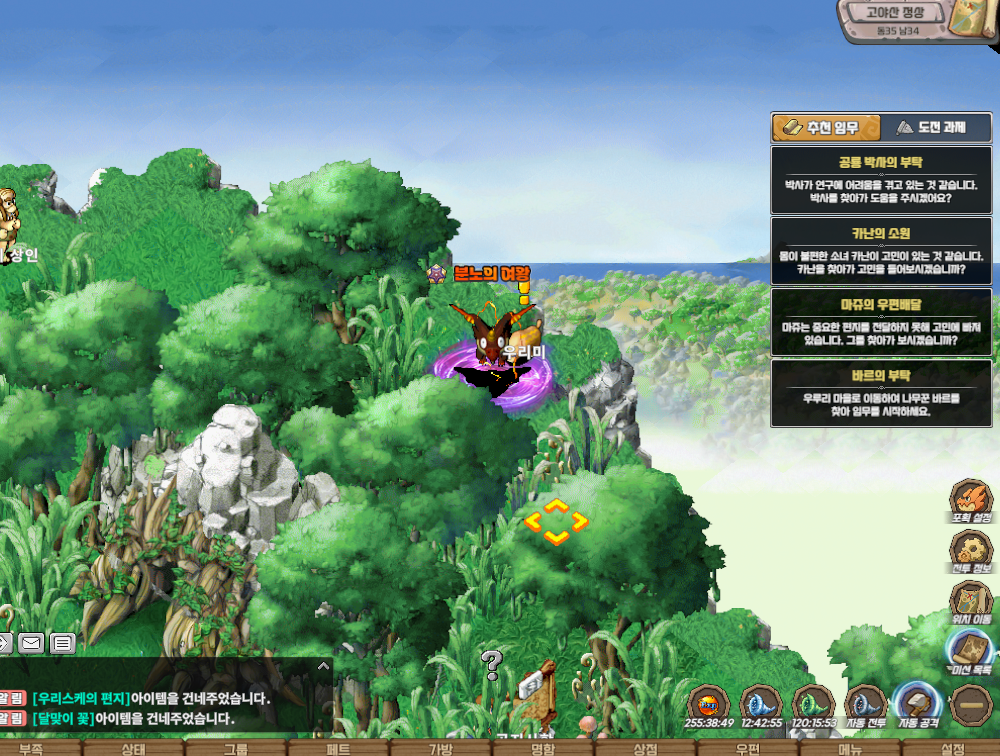This screenshot has height=756, width=1000.
Task: Open the world map scroll icon
Action: pyautogui.click(x=968, y=18)
